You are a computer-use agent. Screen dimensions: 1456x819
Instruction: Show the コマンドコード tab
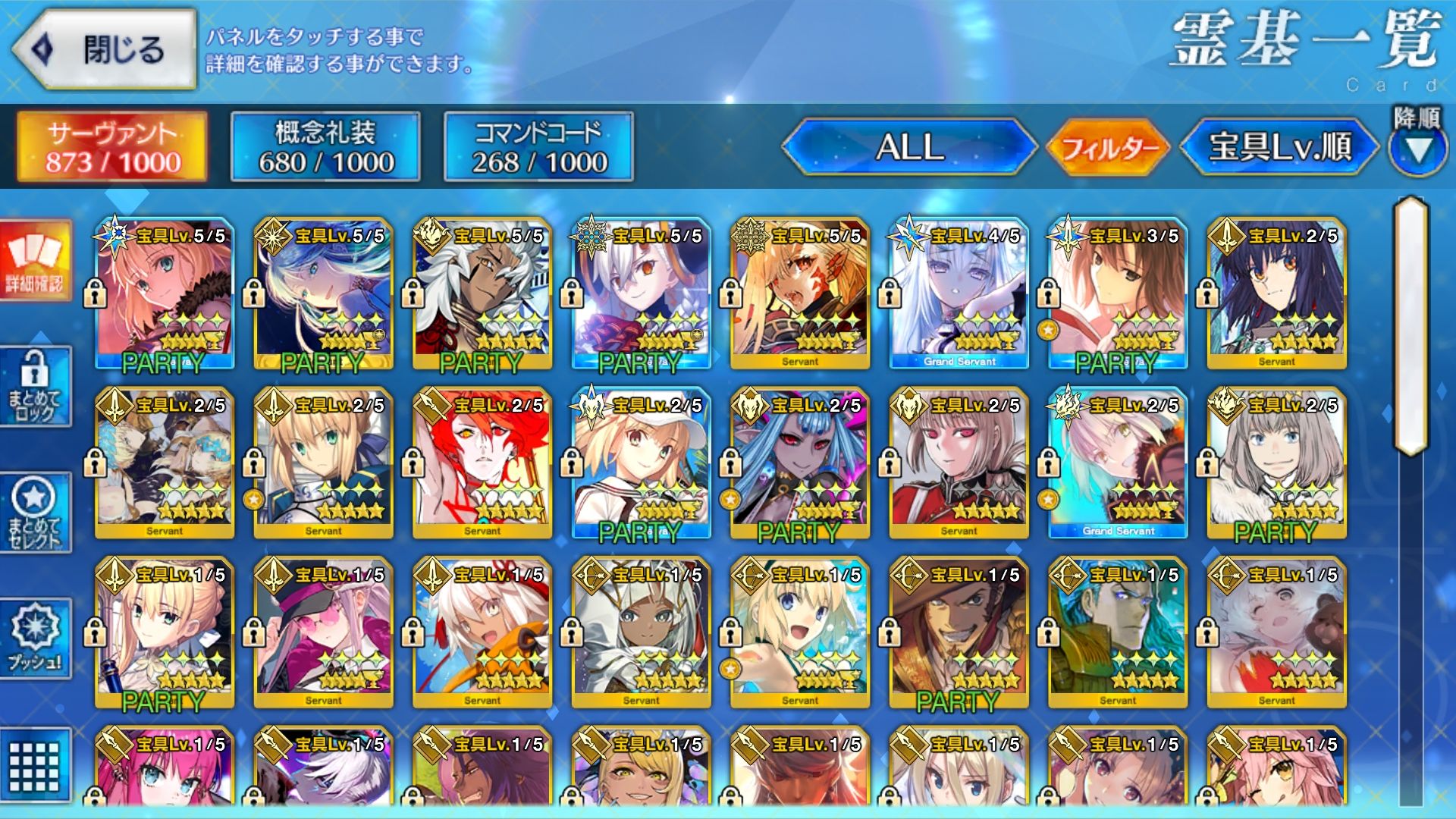click(538, 147)
